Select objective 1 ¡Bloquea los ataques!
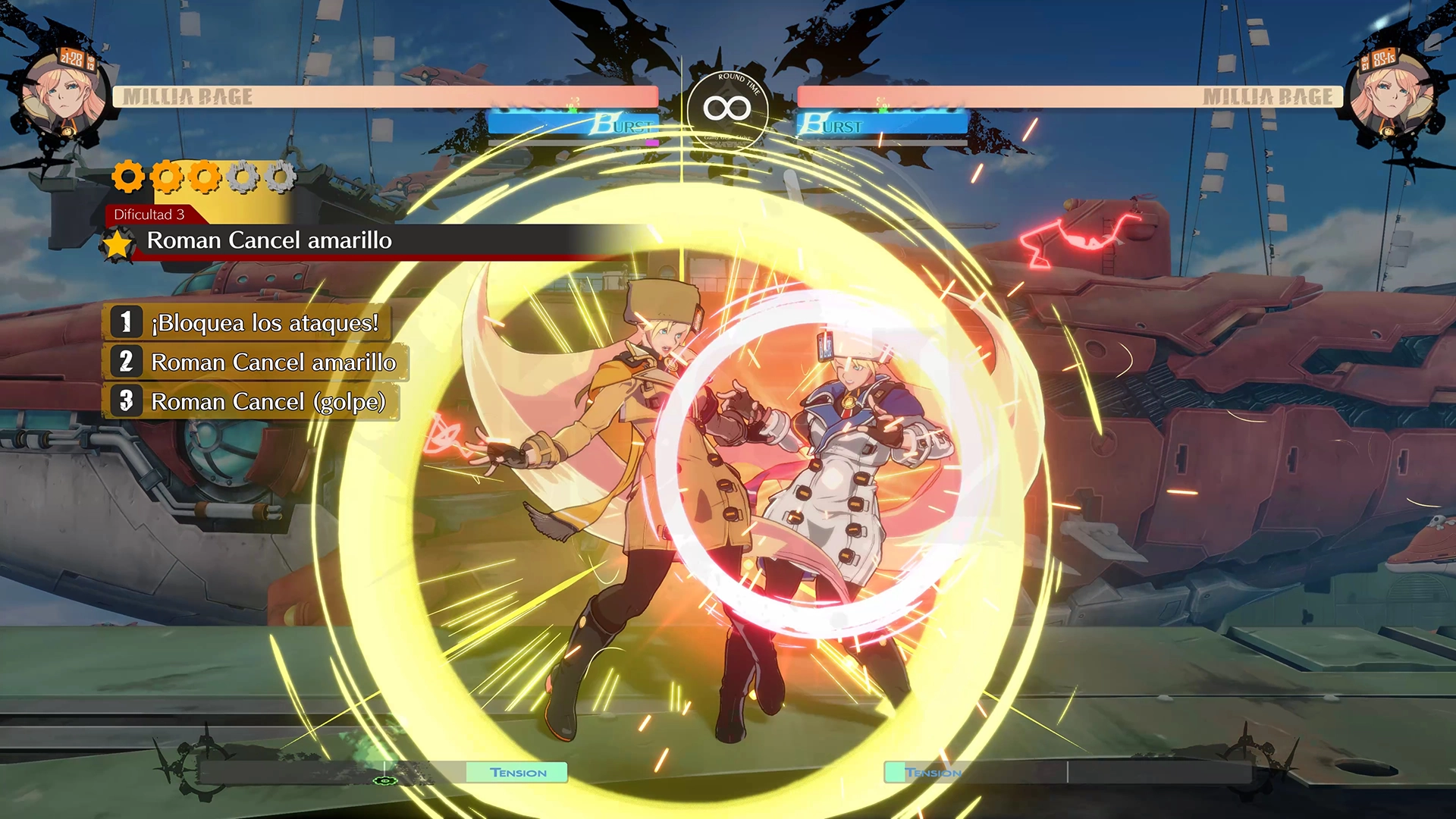The height and width of the screenshot is (819, 1456). (248, 322)
